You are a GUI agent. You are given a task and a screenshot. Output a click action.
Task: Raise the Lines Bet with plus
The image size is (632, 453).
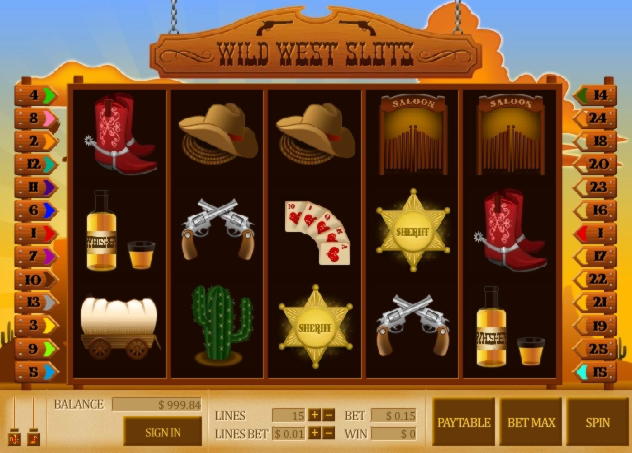[x=314, y=433]
